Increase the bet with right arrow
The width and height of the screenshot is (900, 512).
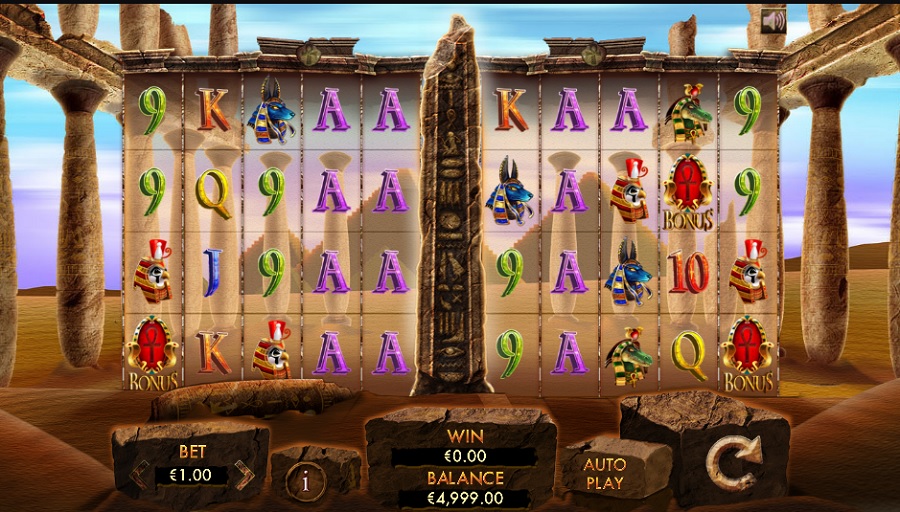click(245, 475)
